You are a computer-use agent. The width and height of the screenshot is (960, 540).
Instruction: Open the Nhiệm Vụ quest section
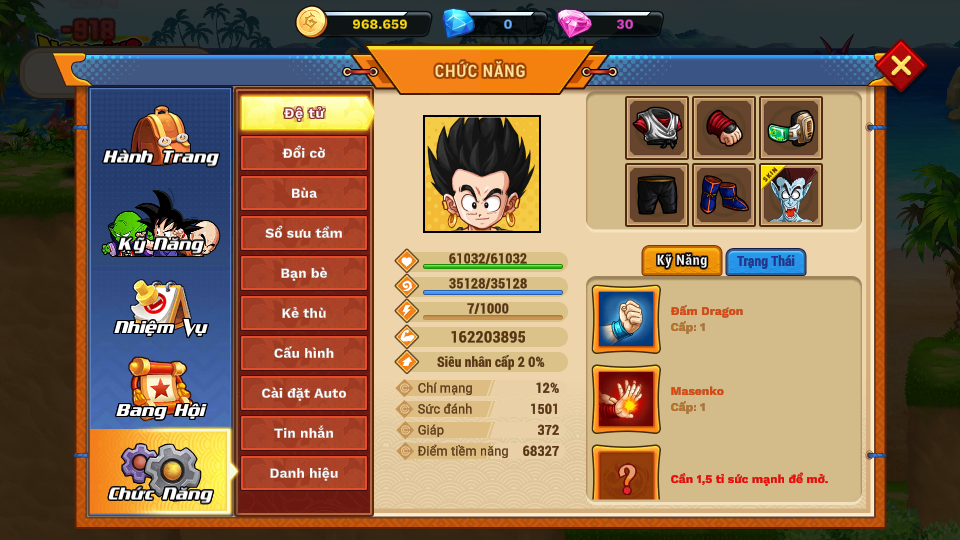(160, 309)
